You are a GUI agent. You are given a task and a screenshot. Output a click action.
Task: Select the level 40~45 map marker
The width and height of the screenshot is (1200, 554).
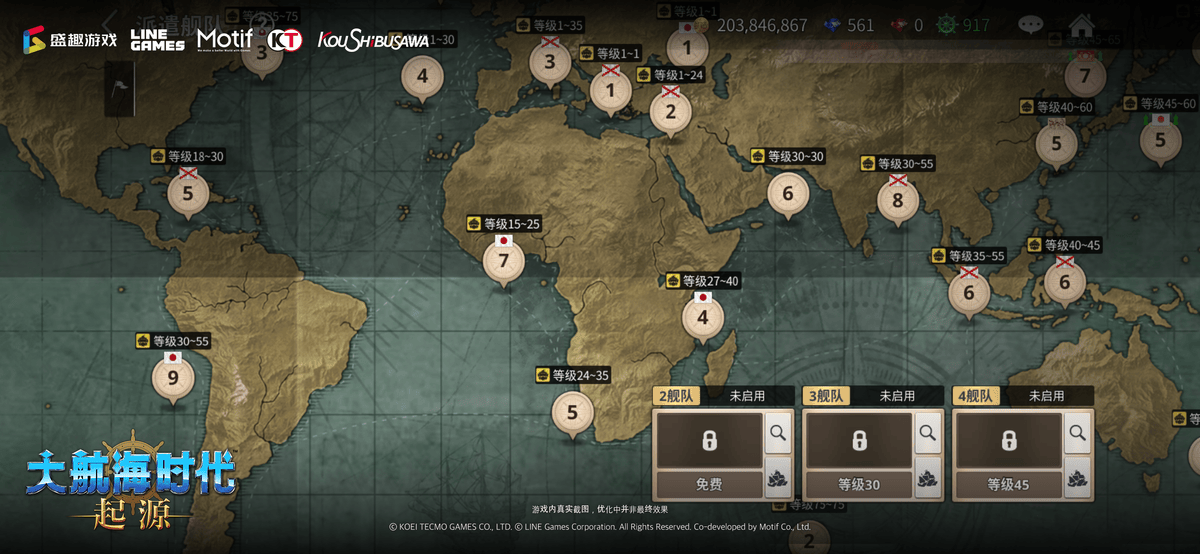tap(1065, 282)
